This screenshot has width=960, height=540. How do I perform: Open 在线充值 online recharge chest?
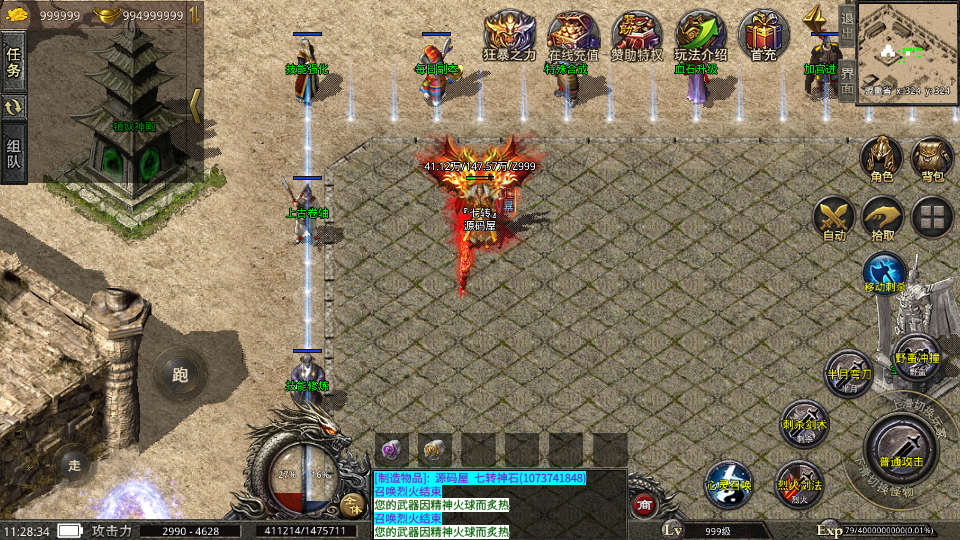click(x=573, y=36)
